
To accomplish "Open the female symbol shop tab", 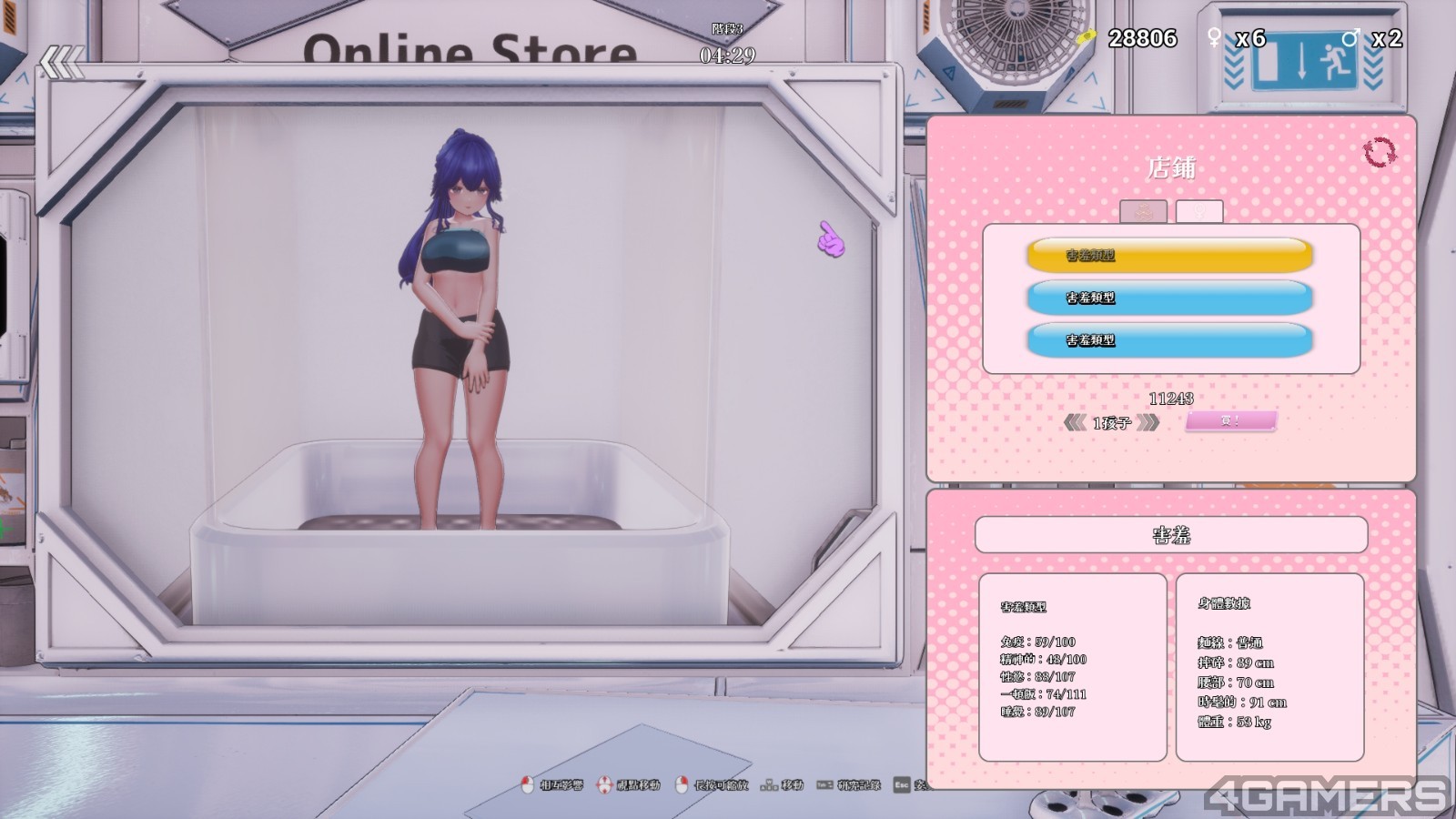I will [x=1198, y=211].
